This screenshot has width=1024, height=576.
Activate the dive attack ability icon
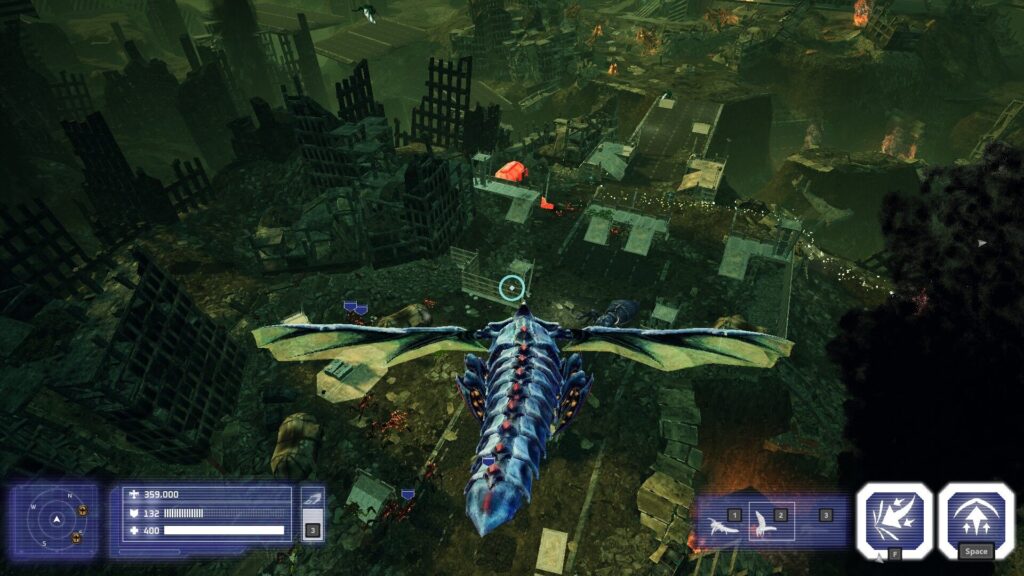click(894, 519)
